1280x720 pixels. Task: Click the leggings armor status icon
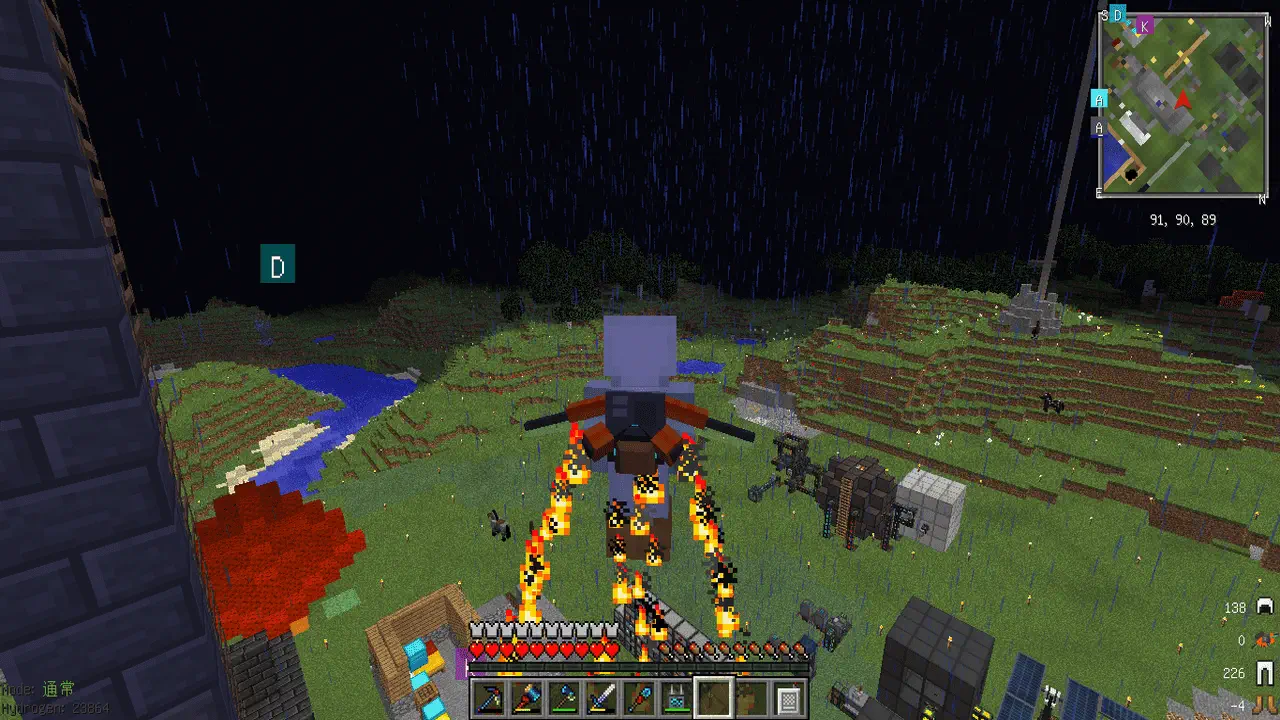1265,673
